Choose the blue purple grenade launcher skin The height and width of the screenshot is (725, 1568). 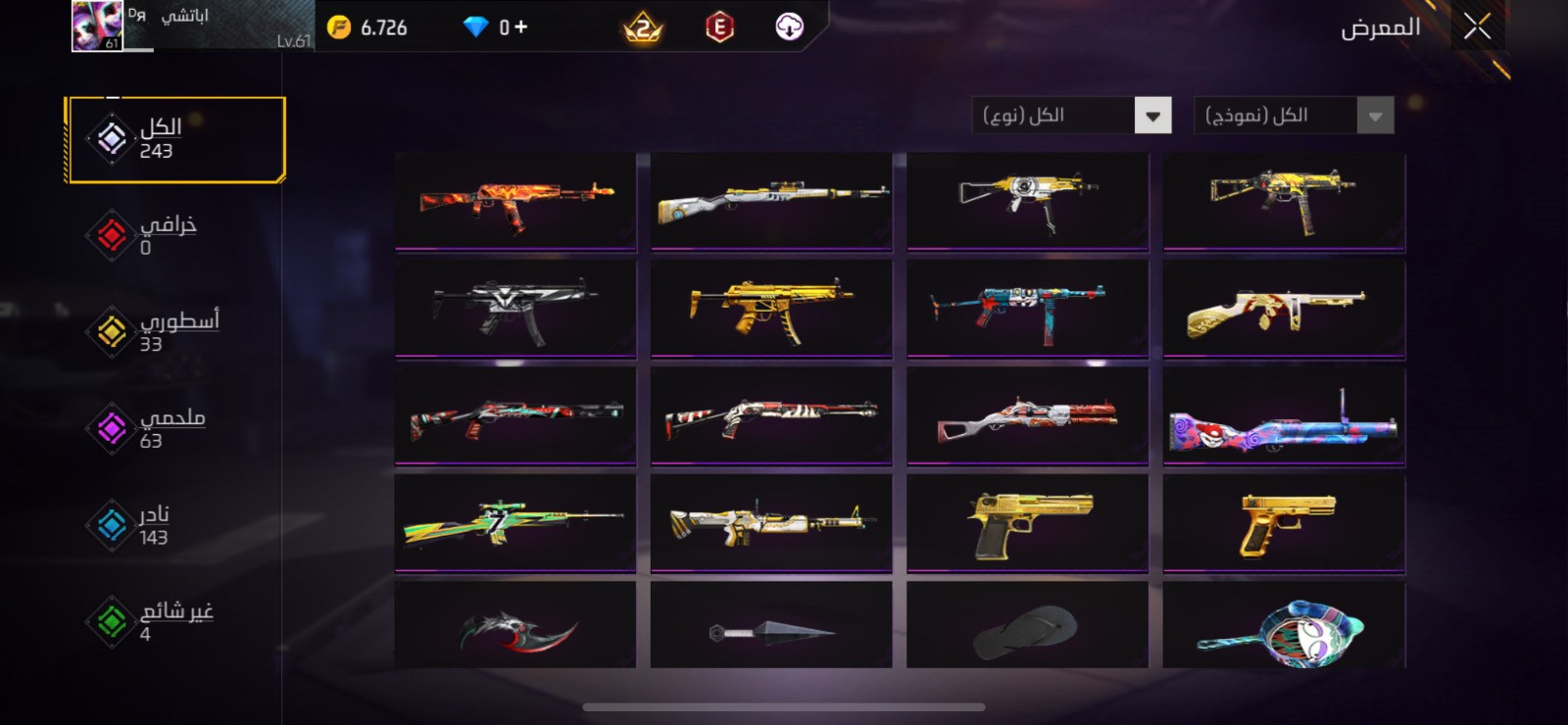click(1284, 416)
